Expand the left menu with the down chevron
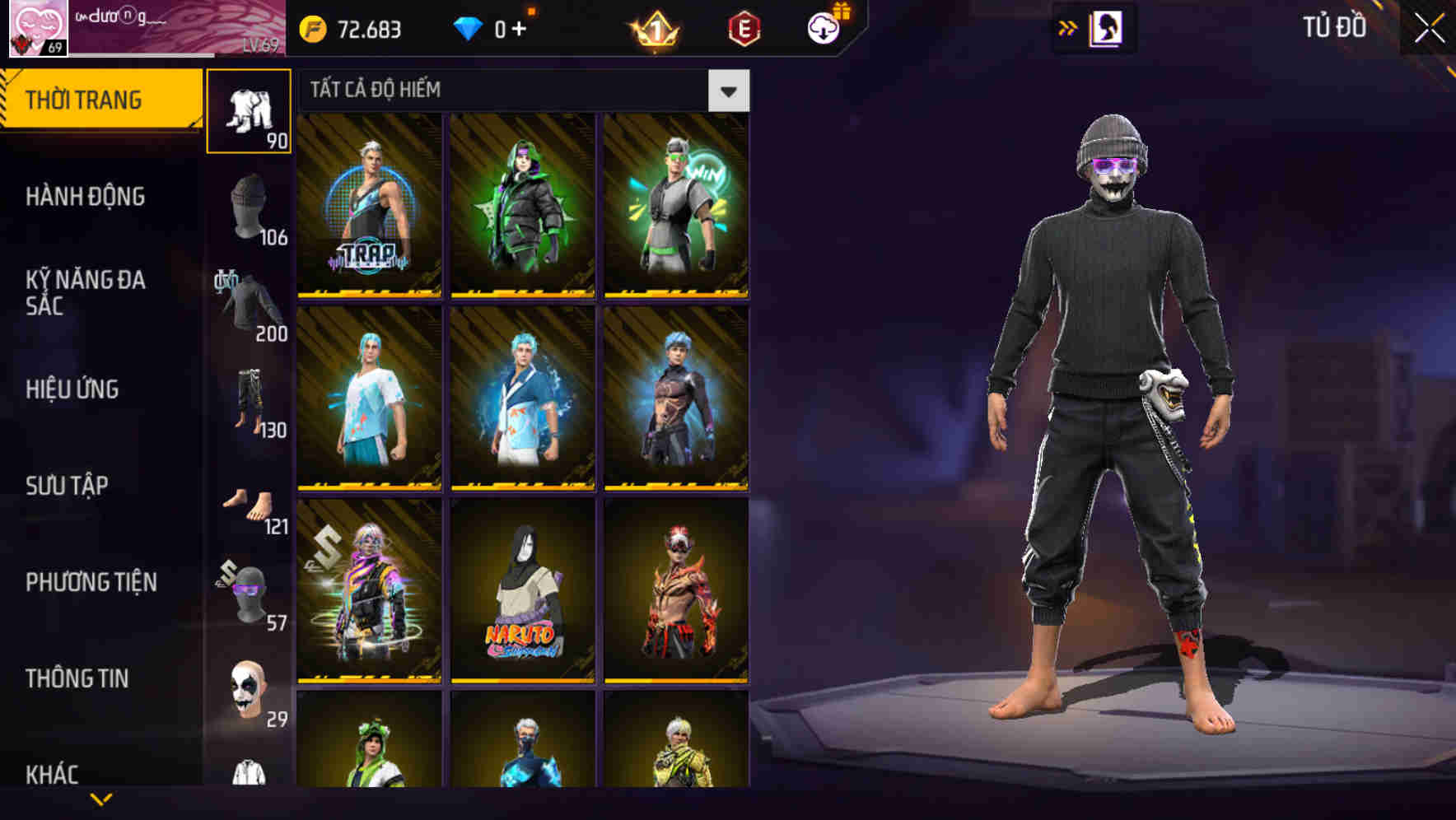Screen dimensions: 1456x820 (101, 800)
